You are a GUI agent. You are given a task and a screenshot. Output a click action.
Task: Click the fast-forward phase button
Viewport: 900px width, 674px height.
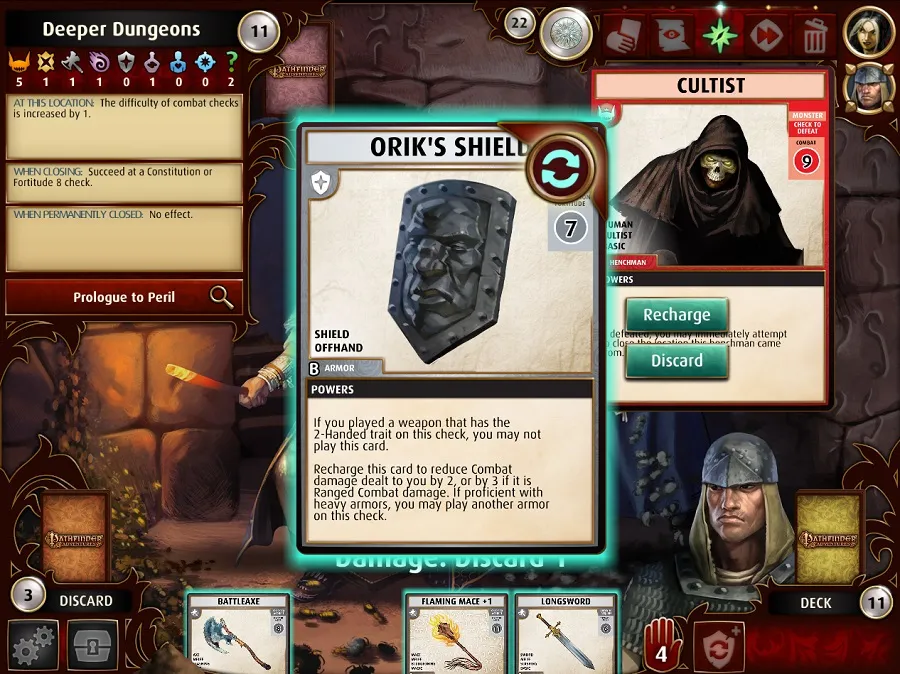coord(767,35)
